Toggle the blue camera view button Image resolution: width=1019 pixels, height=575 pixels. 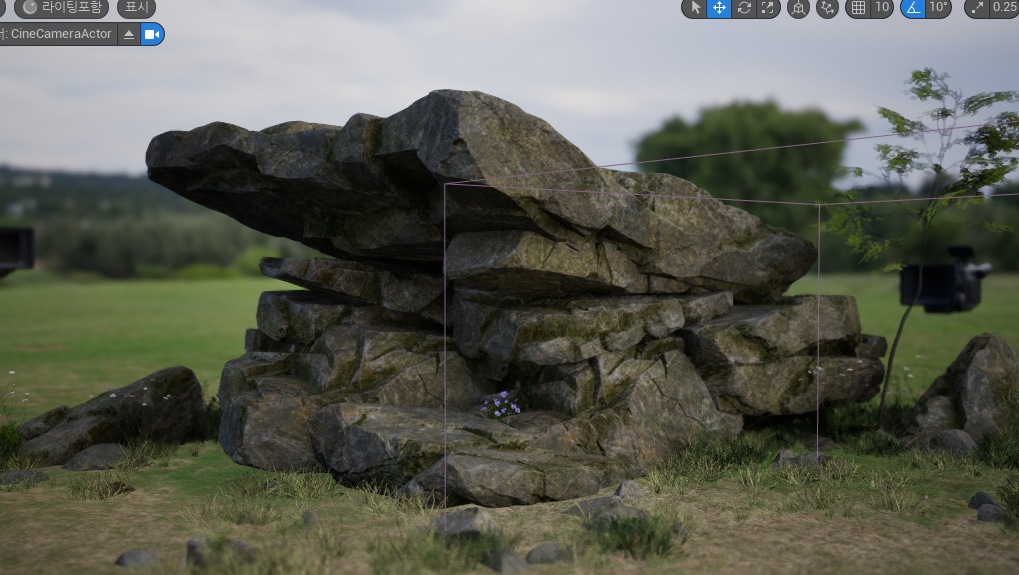(152, 34)
